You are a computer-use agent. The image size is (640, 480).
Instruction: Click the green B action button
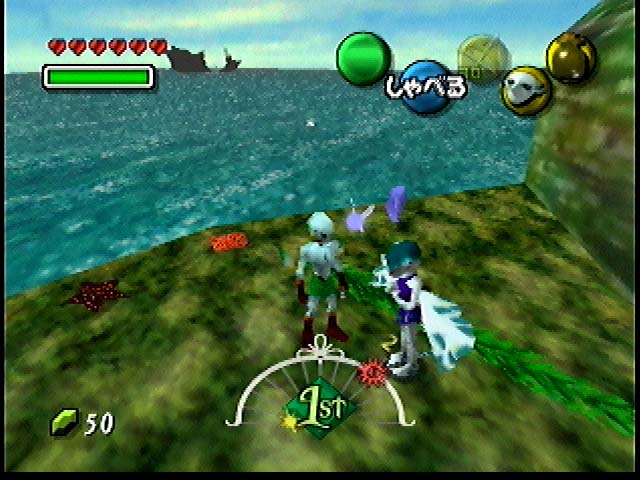pos(363,59)
